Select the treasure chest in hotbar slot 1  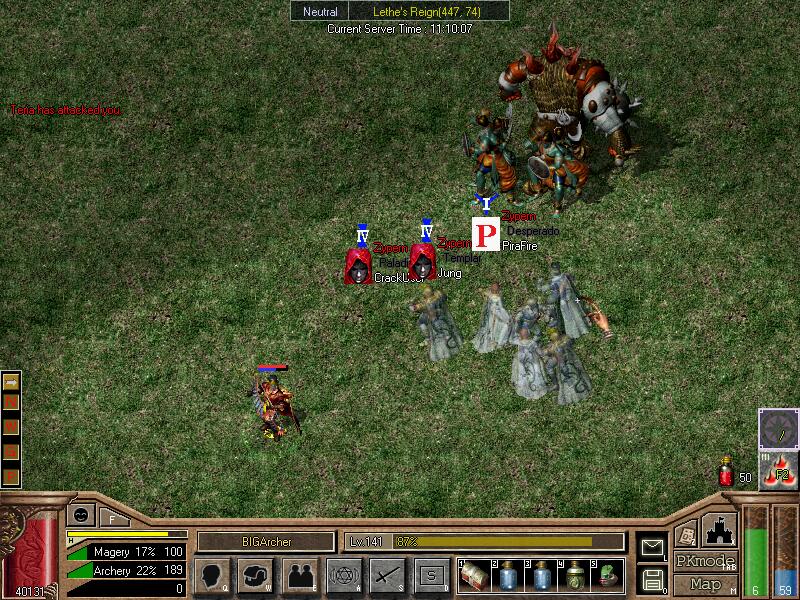pos(473,575)
